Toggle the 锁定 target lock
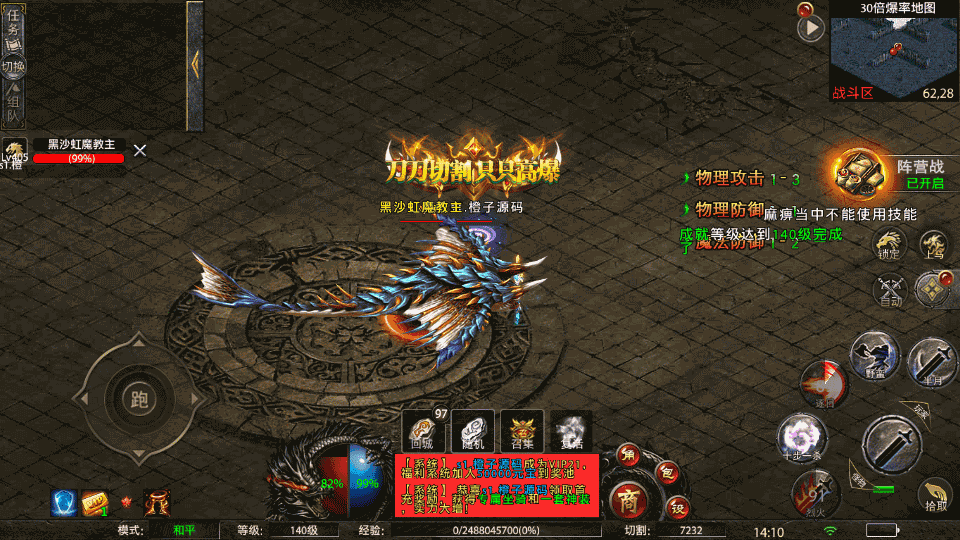The width and height of the screenshot is (960, 540). coord(888,245)
